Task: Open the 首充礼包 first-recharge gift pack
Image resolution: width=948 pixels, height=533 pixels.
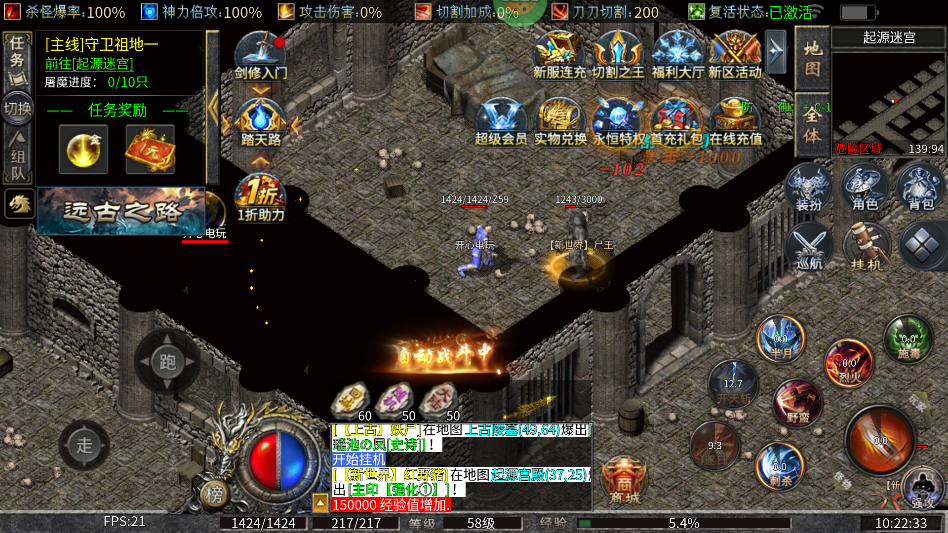Action: 678,123
